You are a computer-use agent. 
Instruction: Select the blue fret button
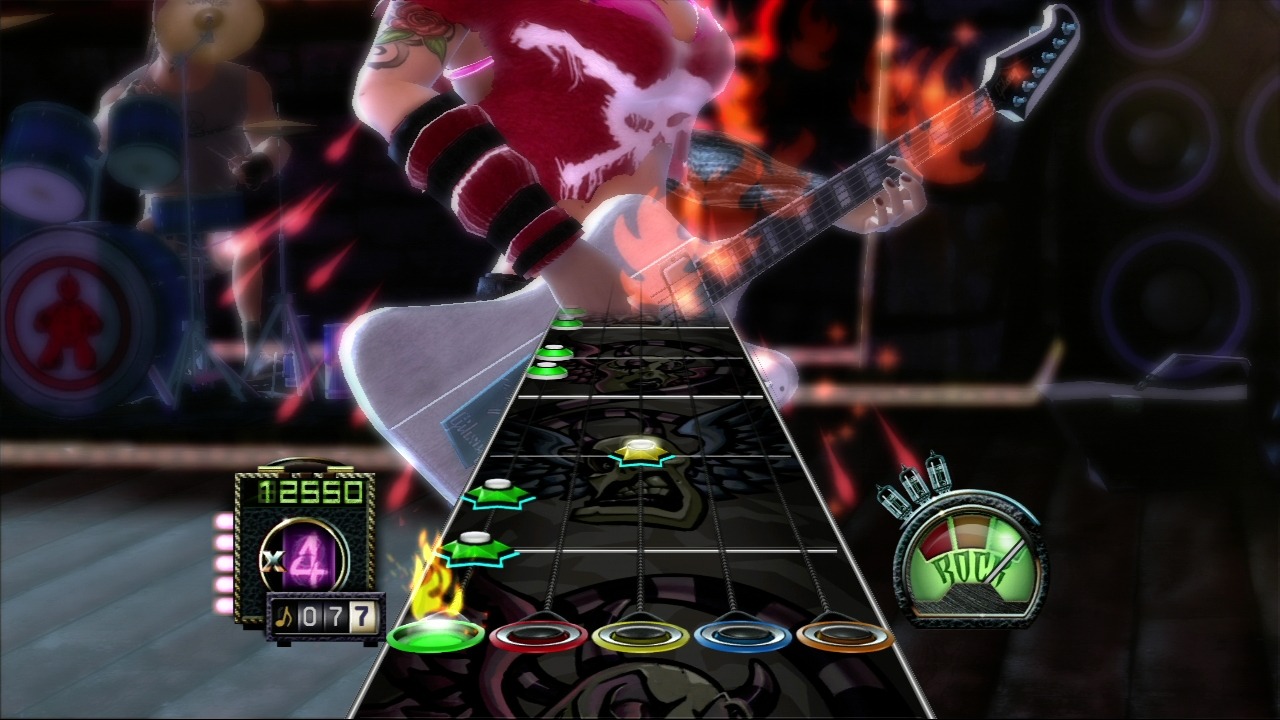click(742, 636)
